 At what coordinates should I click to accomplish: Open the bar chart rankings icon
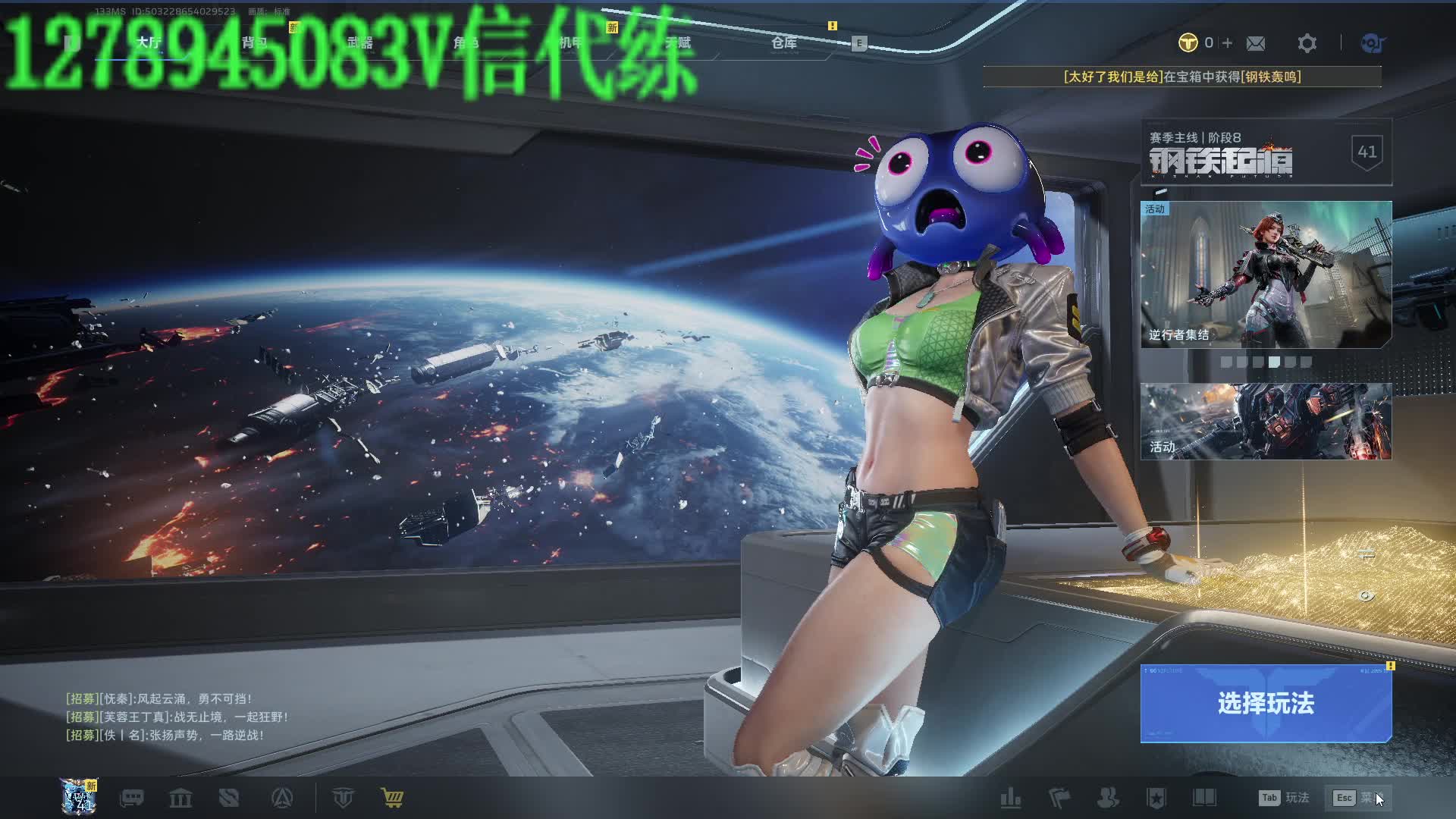click(x=1010, y=798)
